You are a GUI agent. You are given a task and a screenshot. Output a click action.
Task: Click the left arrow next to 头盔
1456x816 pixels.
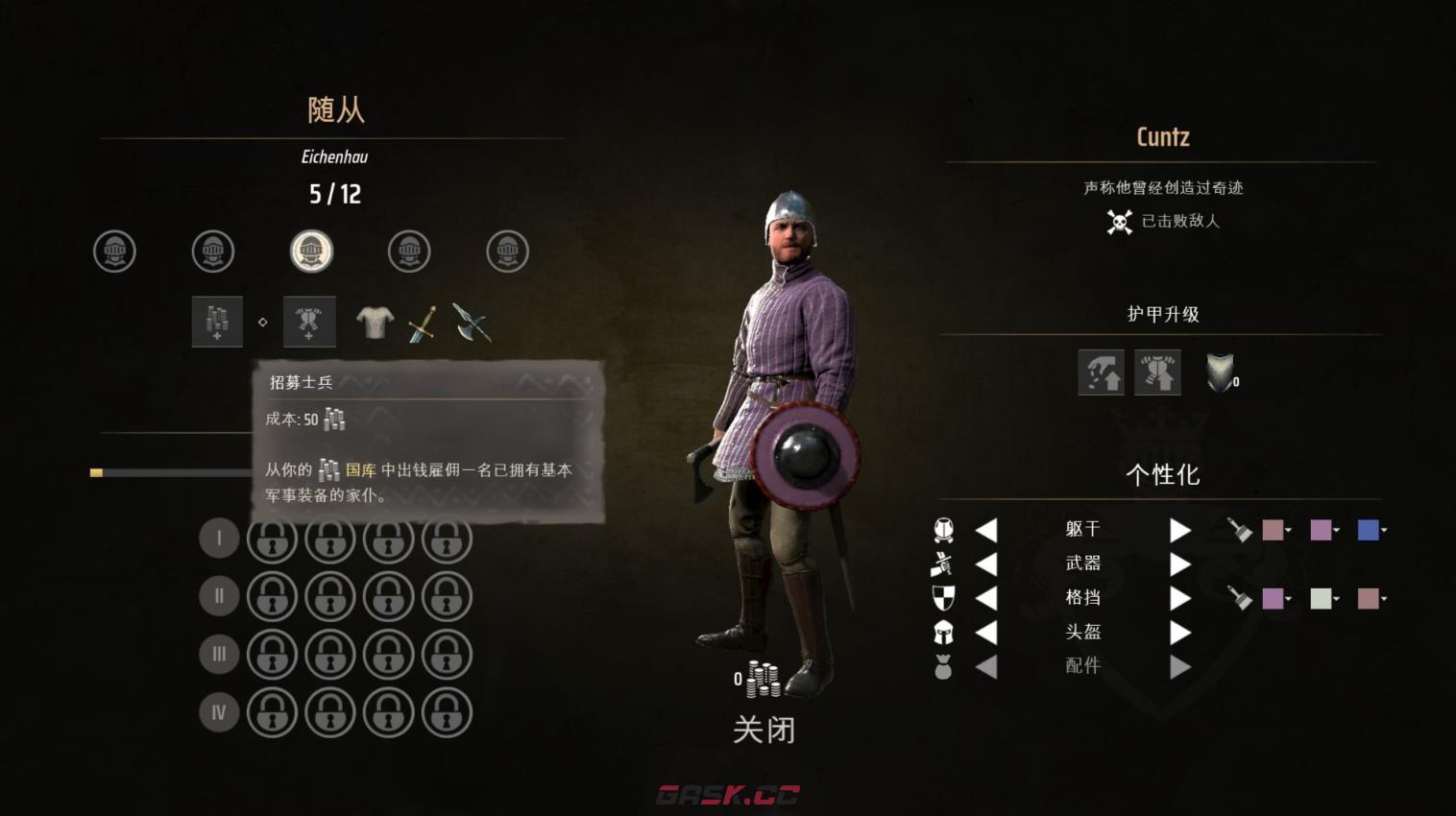tap(987, 631)
